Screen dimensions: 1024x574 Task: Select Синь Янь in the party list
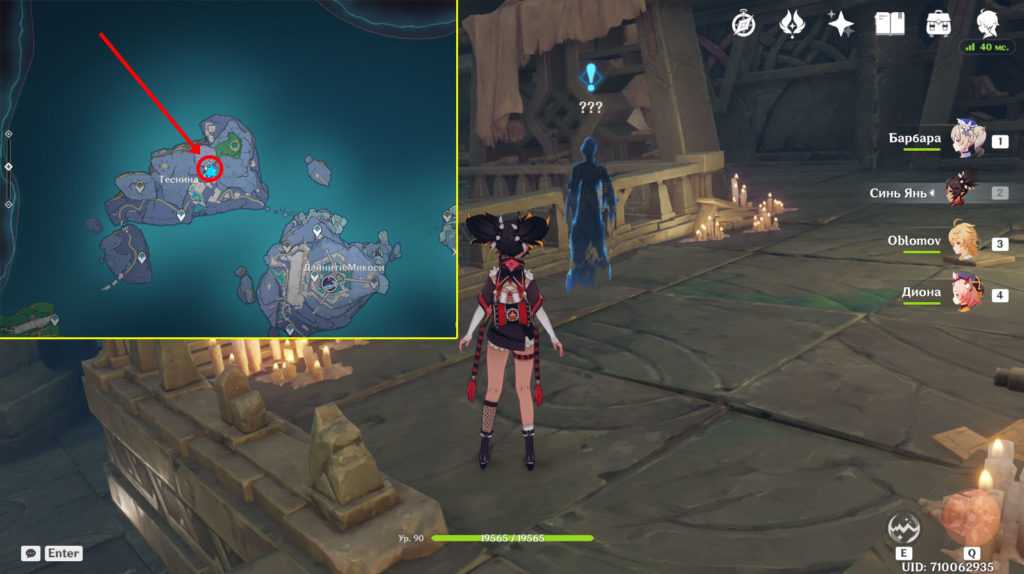965,192
